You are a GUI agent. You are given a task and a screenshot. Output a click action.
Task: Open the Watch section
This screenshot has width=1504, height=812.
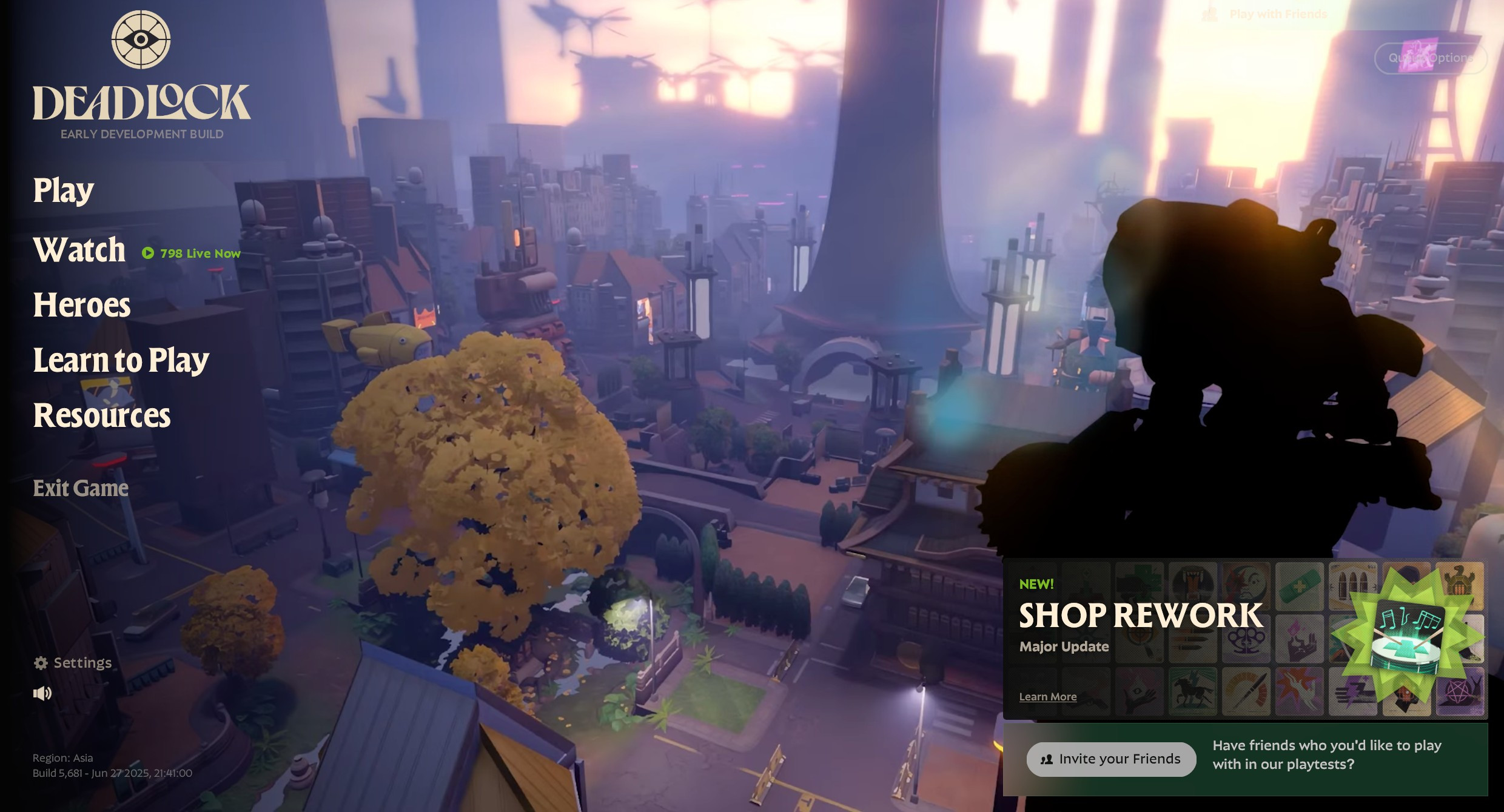(x=79, y=250)
